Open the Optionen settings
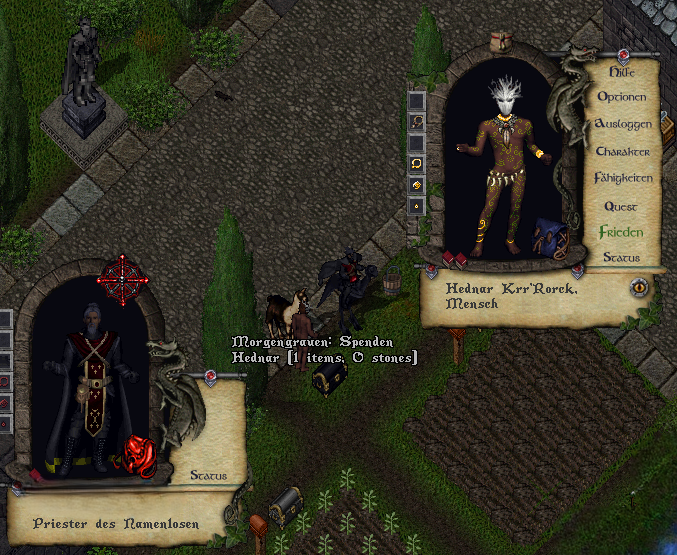Screen dimensions: 677x555 tap(621, 98)
